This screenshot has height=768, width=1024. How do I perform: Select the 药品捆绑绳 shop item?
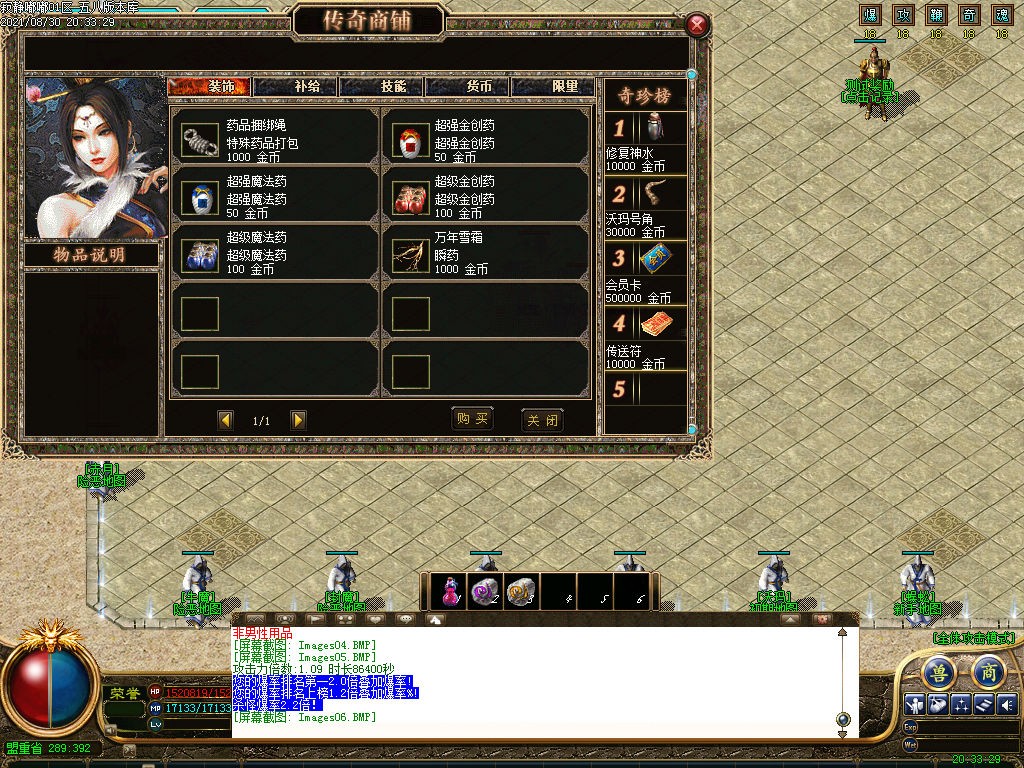(273, 141)
